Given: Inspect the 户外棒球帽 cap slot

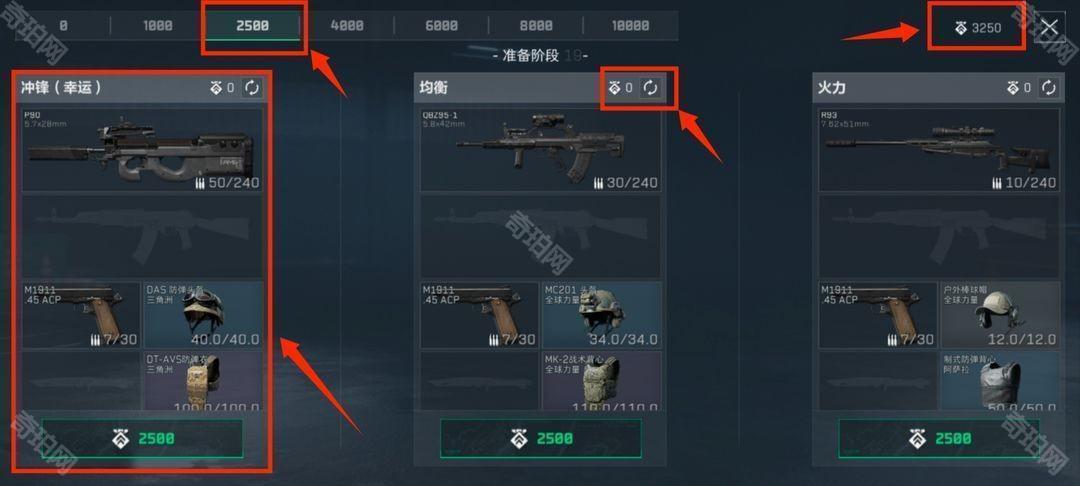Looking at the screenshot, I should click(1000, 314).
